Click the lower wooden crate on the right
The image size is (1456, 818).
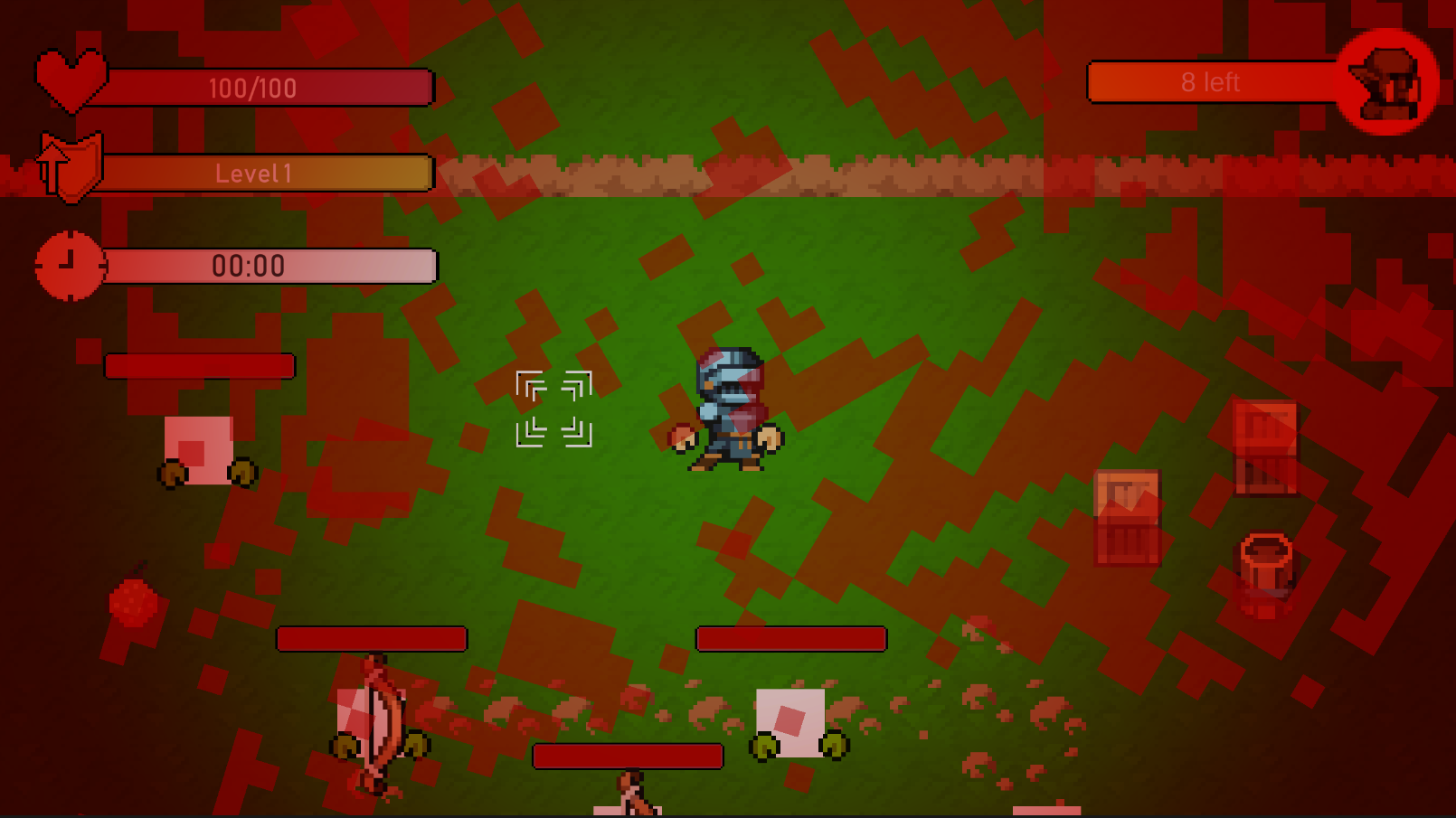tap(1126, 520)
